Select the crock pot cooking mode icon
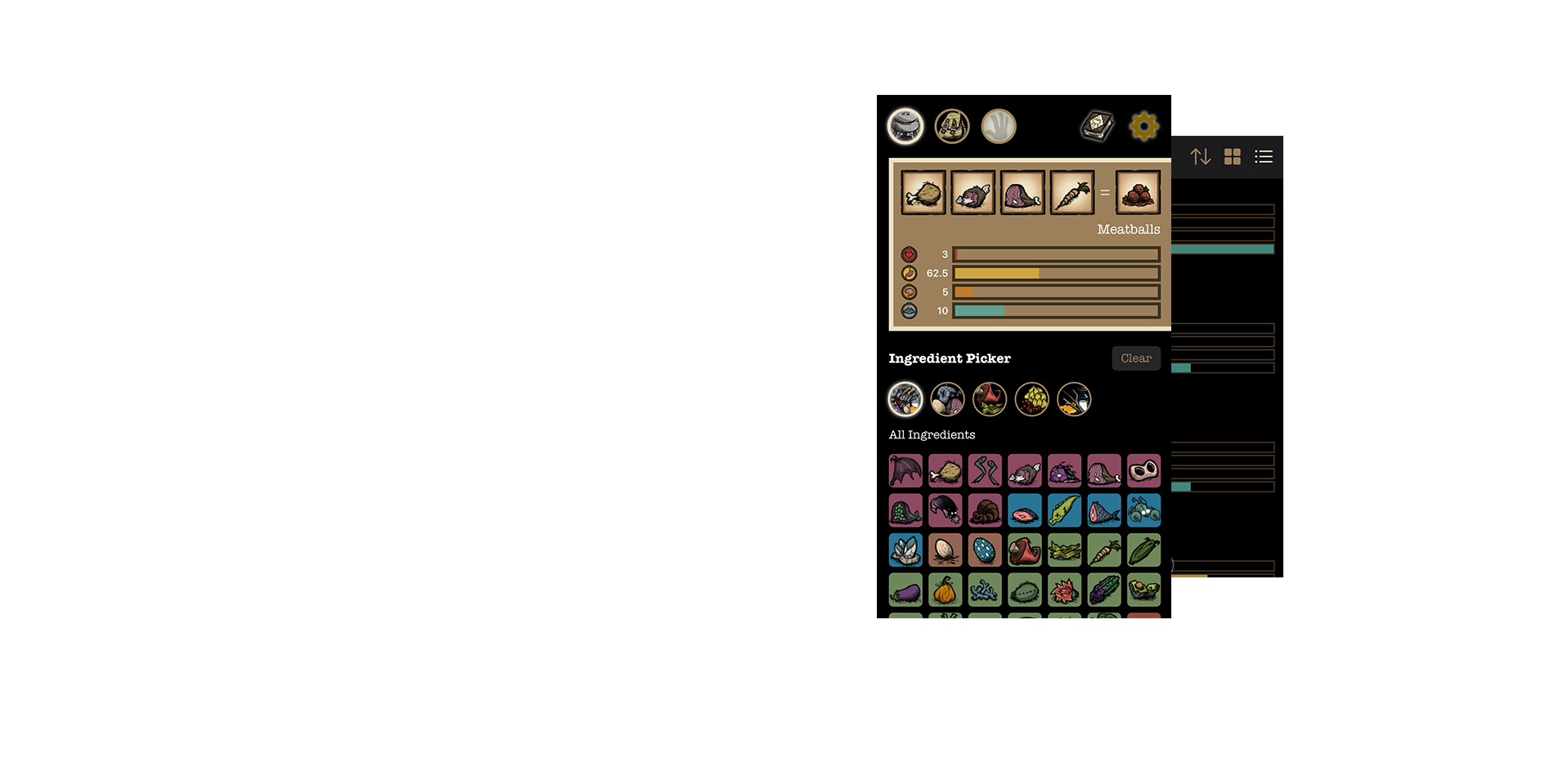1568x777 pixels. tap(905, 127)
